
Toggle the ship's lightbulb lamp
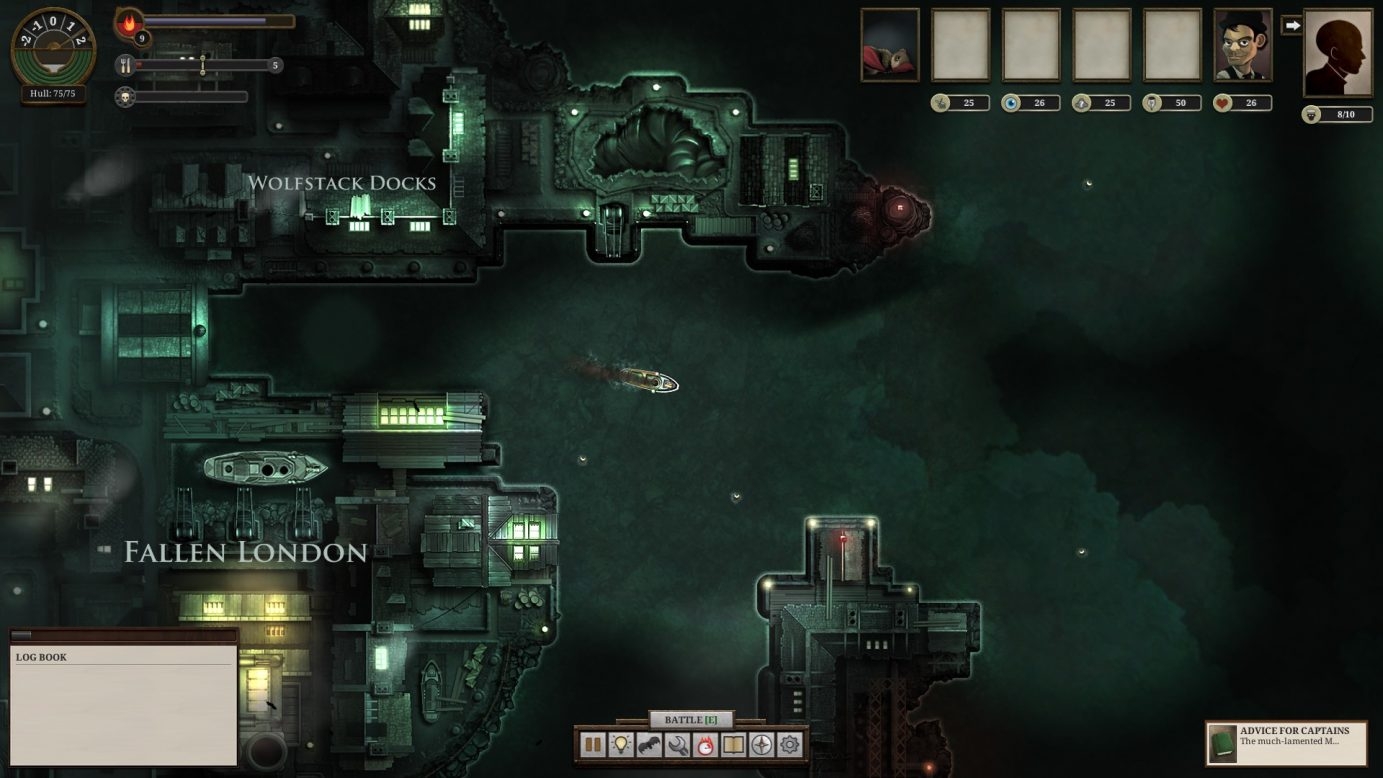pyautogui.click(x=621, y=745)
